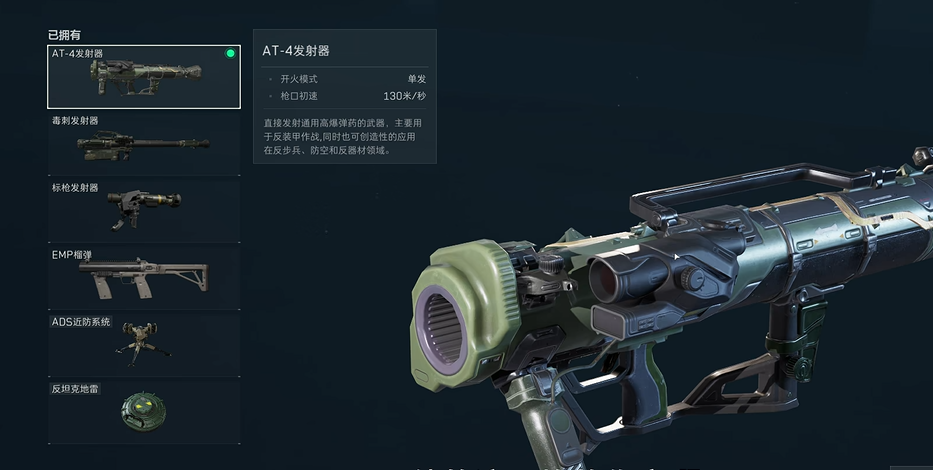This screenshot has width=933, height=470.
Task: Select the 反坦克地雷 mine slot
Action: tap(144, 411)
